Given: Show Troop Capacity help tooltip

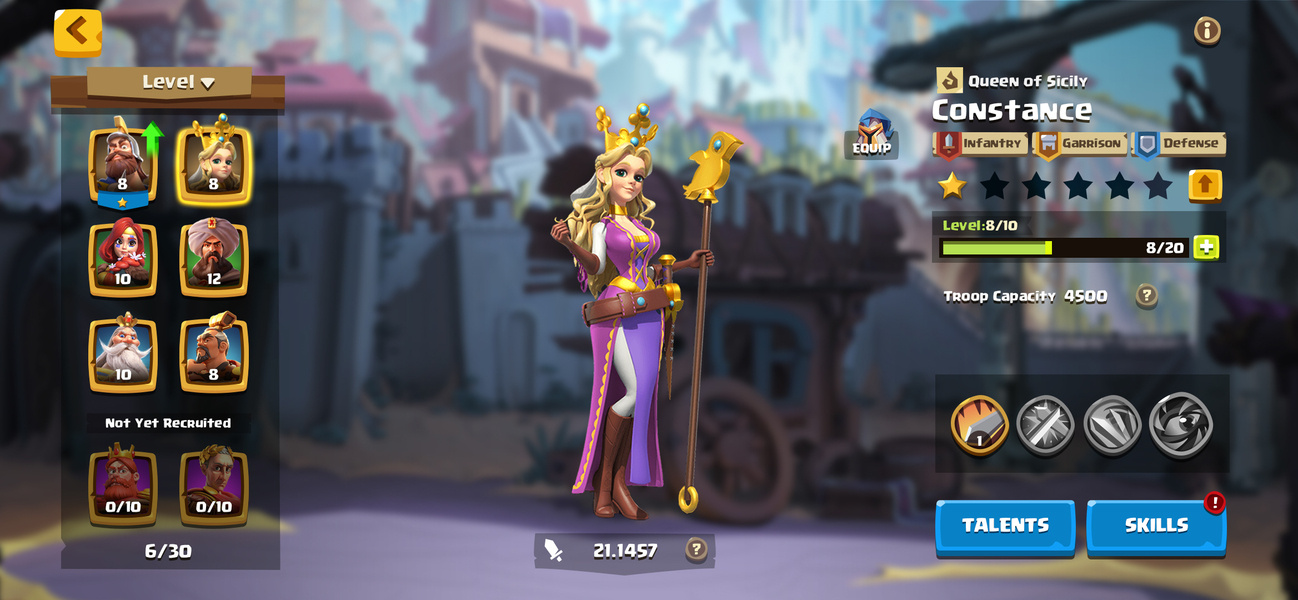Looking at the screenshot, I should tap(1147, 296).
